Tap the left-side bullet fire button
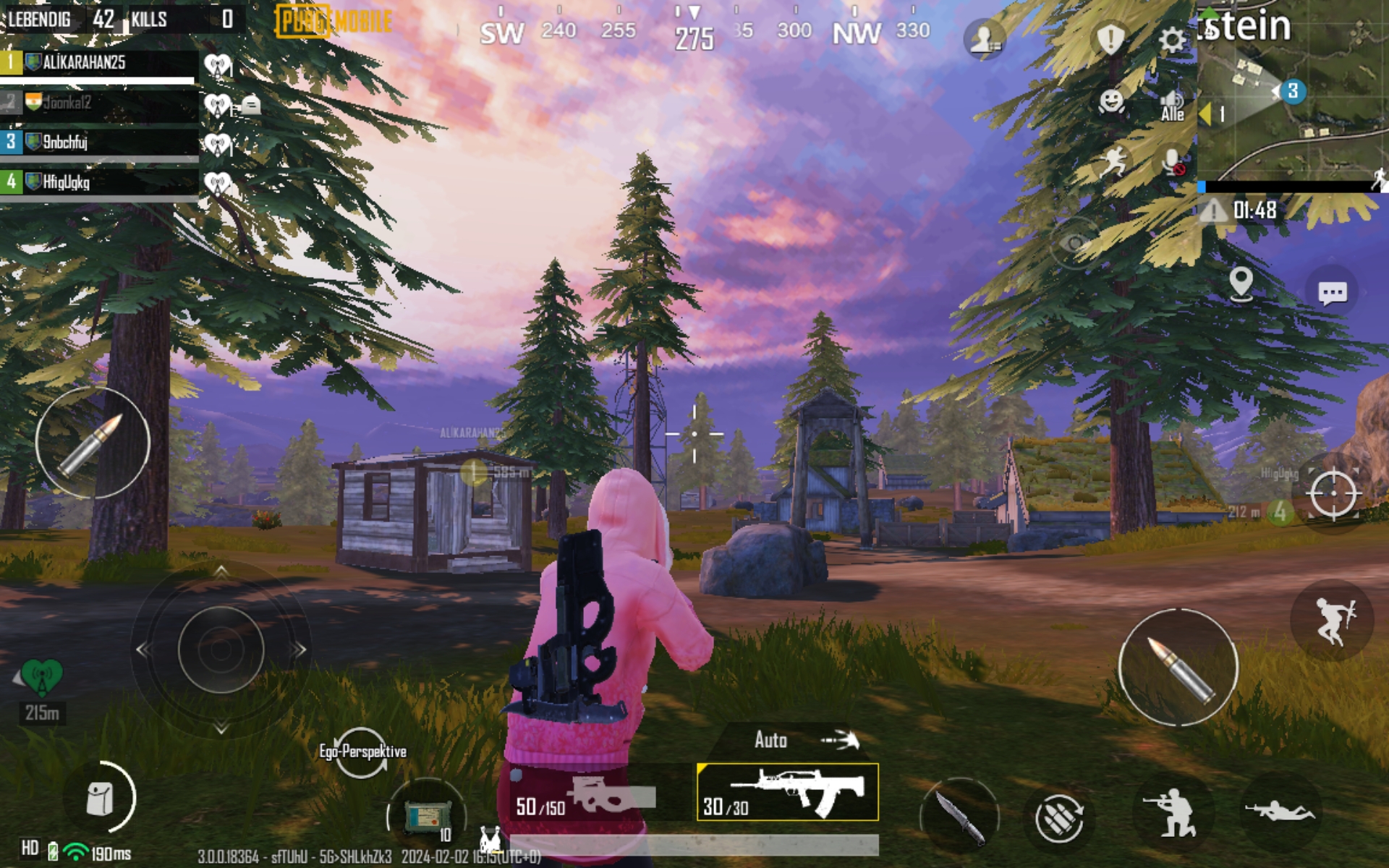Viewport: 1389px width, 868px height. click(x=93, y=442)
